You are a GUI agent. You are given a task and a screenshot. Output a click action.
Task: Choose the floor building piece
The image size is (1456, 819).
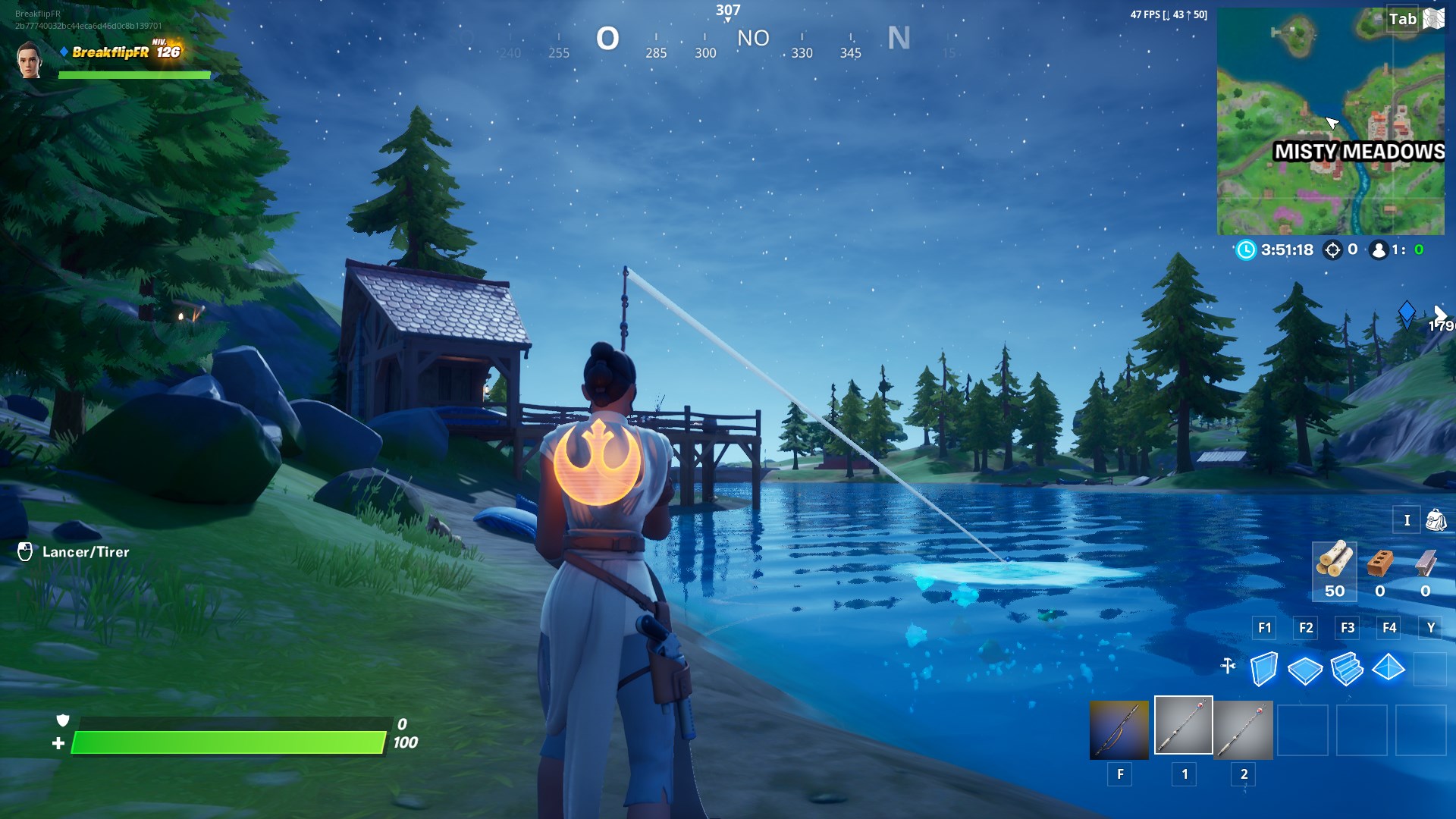click(x=1305, y=669)
